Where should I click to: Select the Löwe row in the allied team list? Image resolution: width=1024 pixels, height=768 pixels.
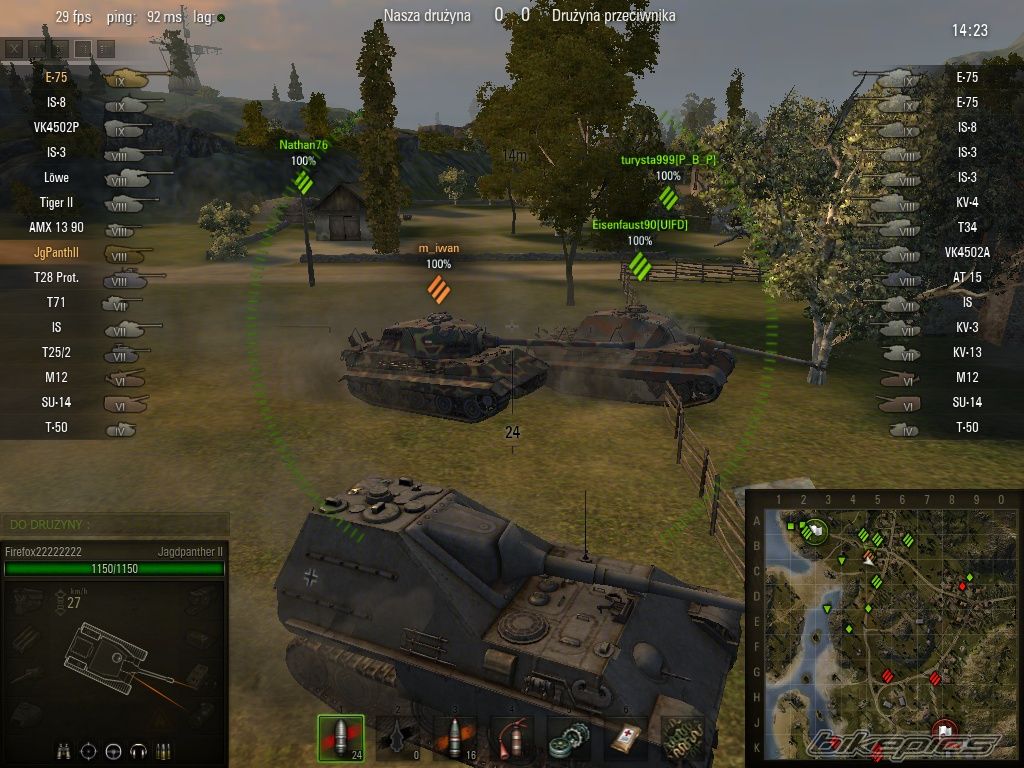point(57,177)
